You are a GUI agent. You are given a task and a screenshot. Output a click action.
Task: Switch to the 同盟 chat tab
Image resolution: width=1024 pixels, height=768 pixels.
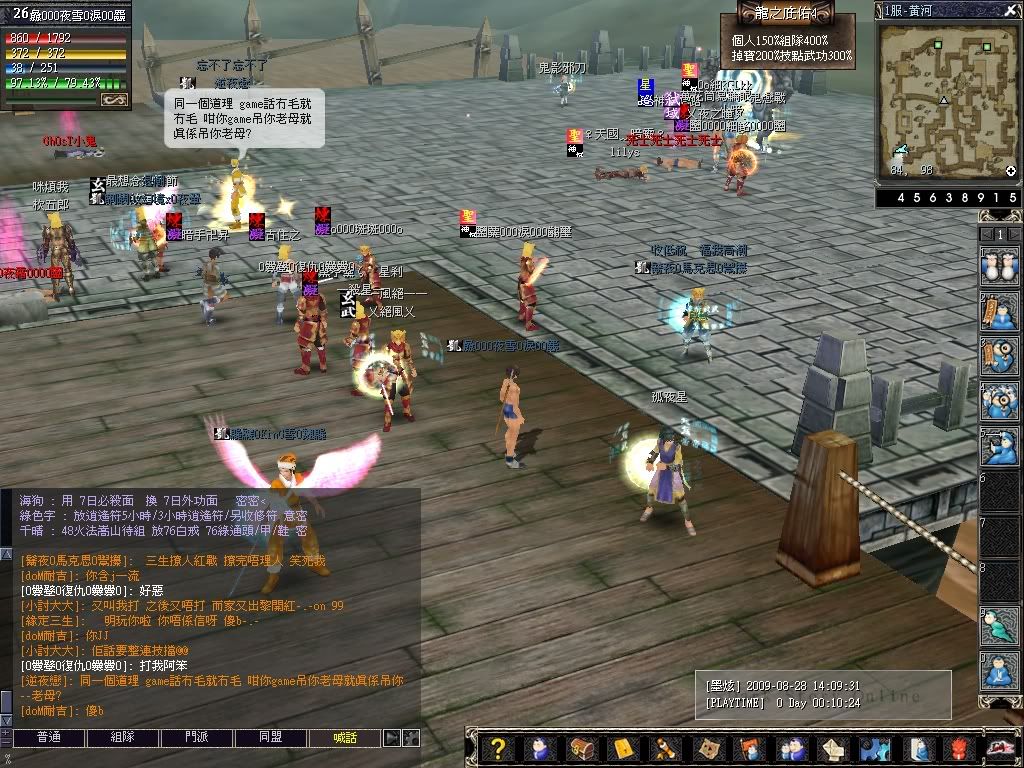(271, 738)
